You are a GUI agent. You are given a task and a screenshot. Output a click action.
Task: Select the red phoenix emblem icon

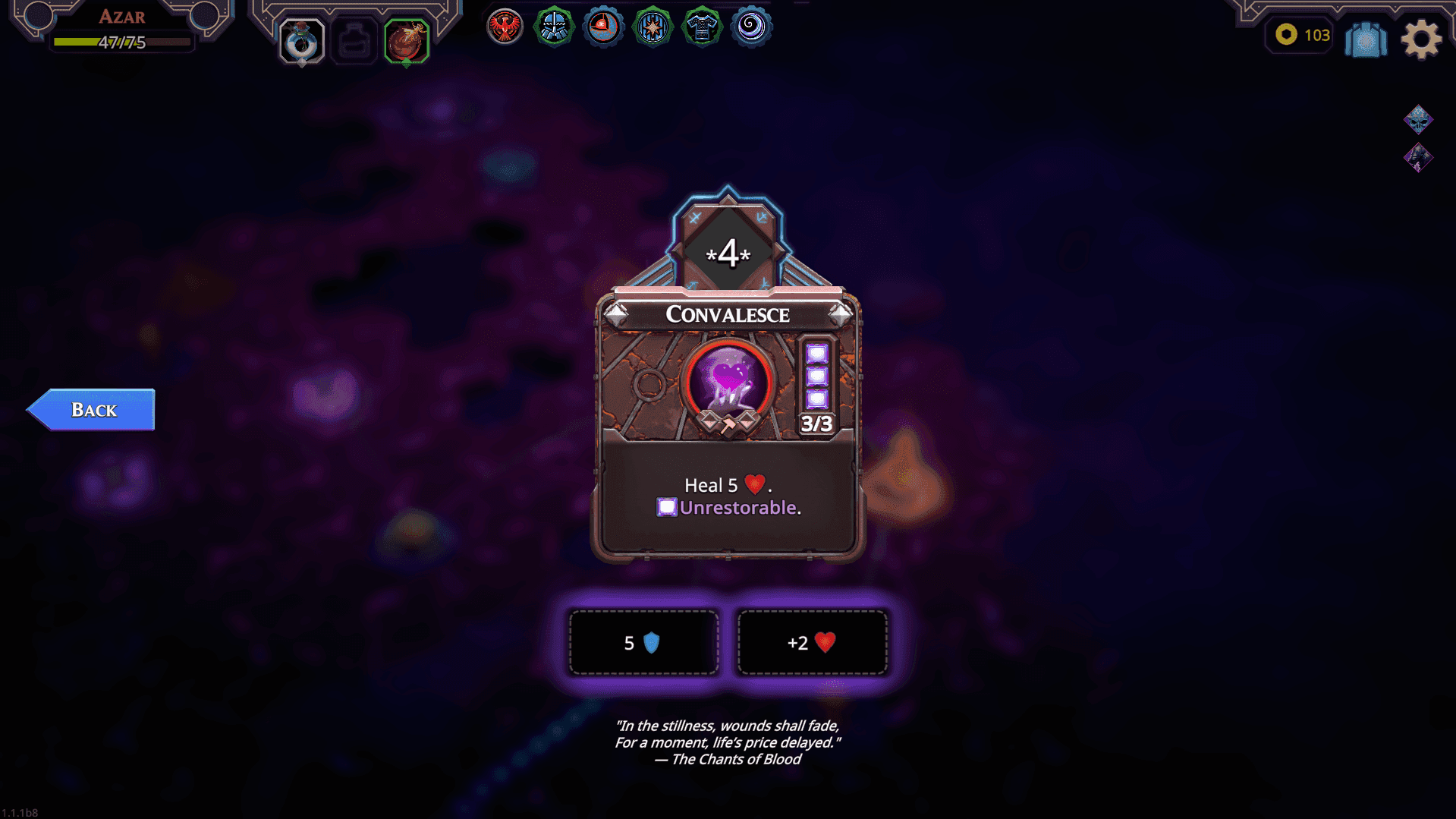coord(504,26)
